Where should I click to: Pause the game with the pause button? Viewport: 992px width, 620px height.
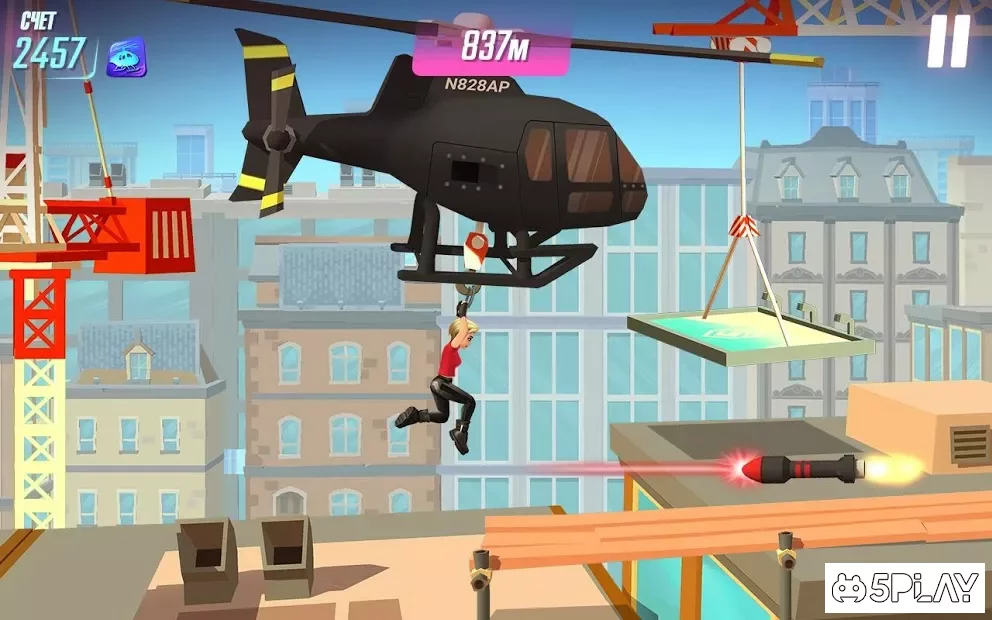coord(947,42)
